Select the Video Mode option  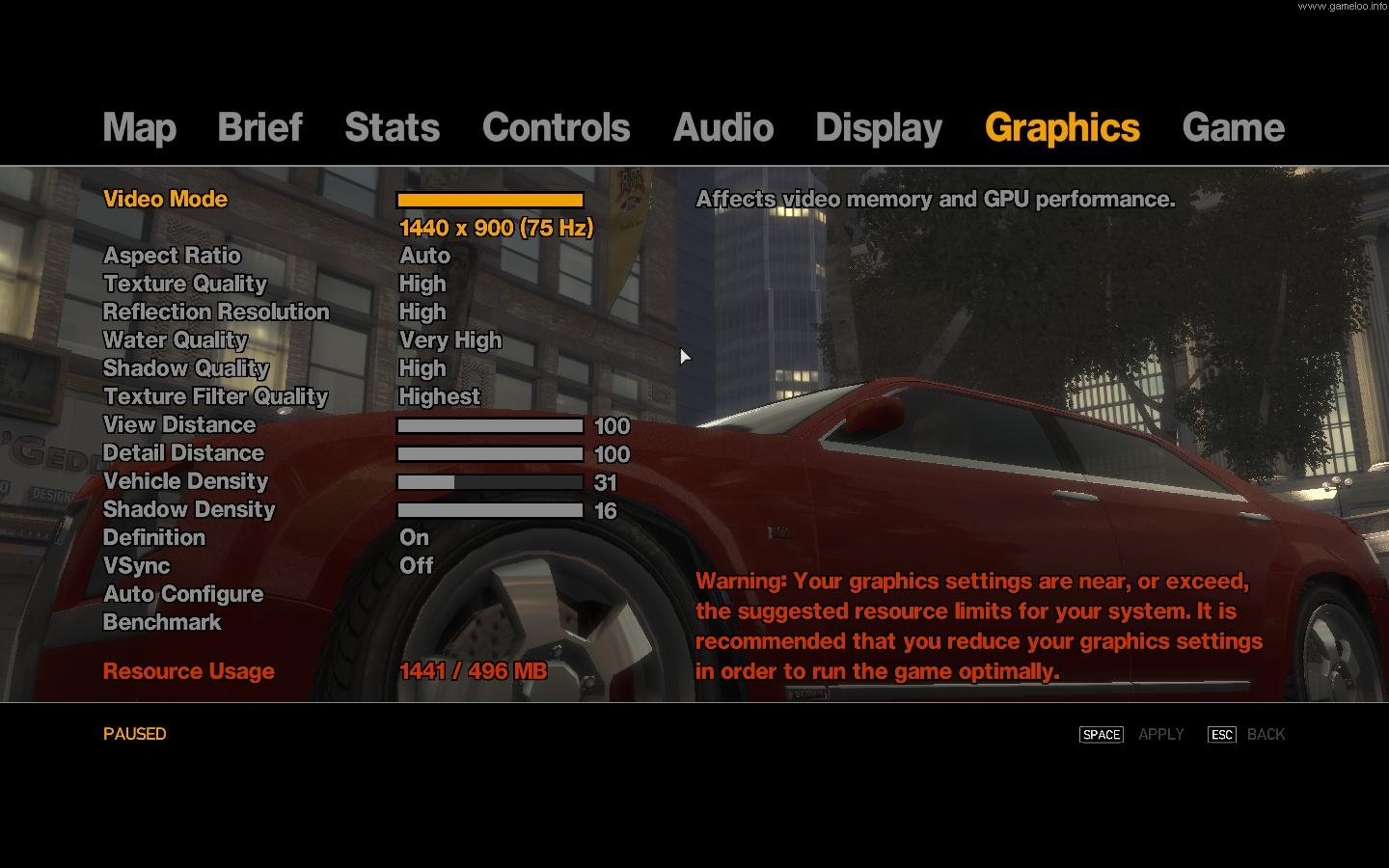tap(165, 200)
